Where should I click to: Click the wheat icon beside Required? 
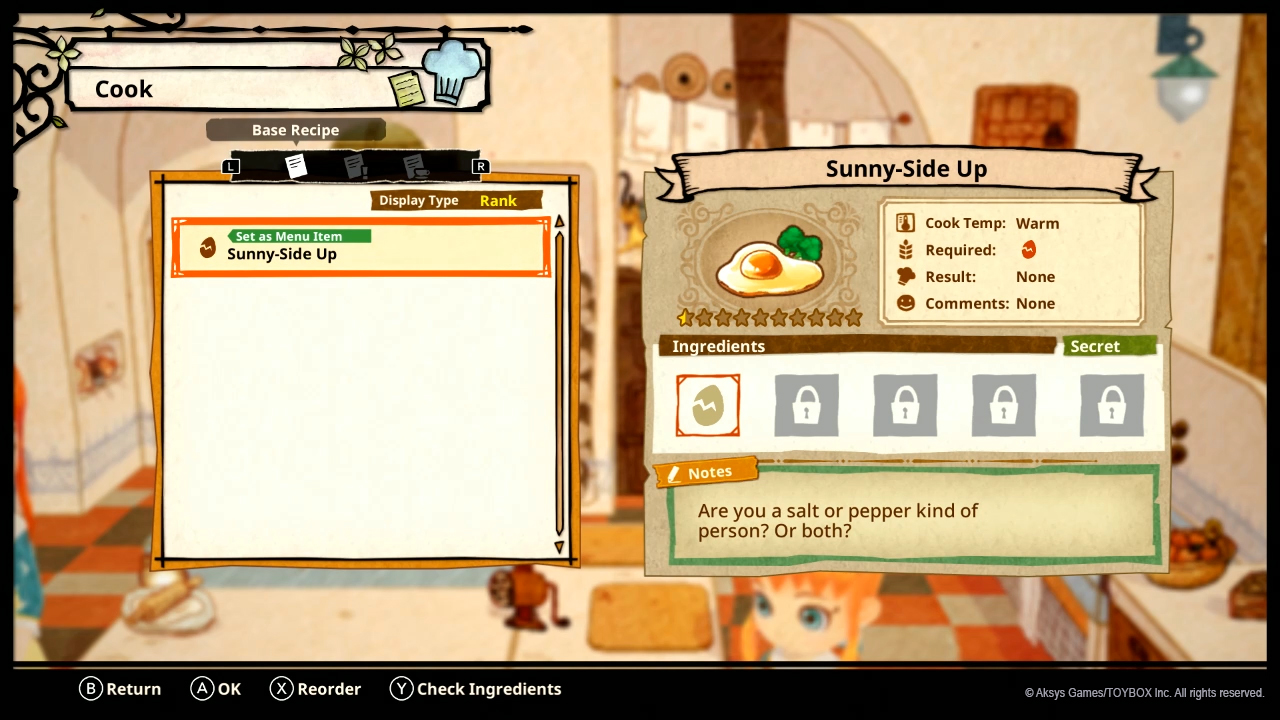pyautogui.click(x=906, y=249)
